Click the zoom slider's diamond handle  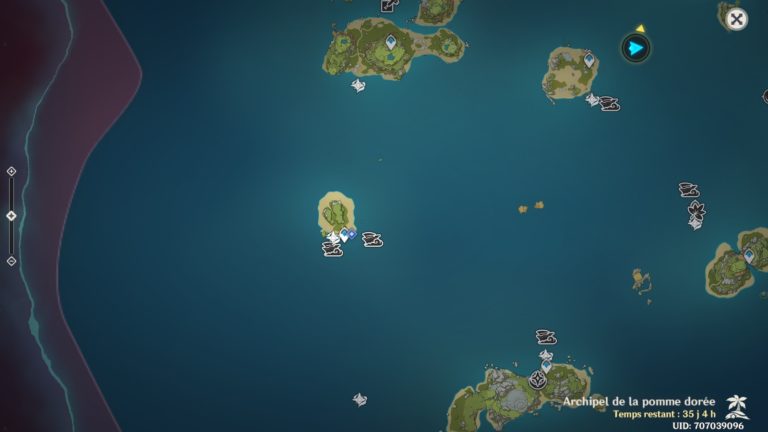[x=11, y=216]
